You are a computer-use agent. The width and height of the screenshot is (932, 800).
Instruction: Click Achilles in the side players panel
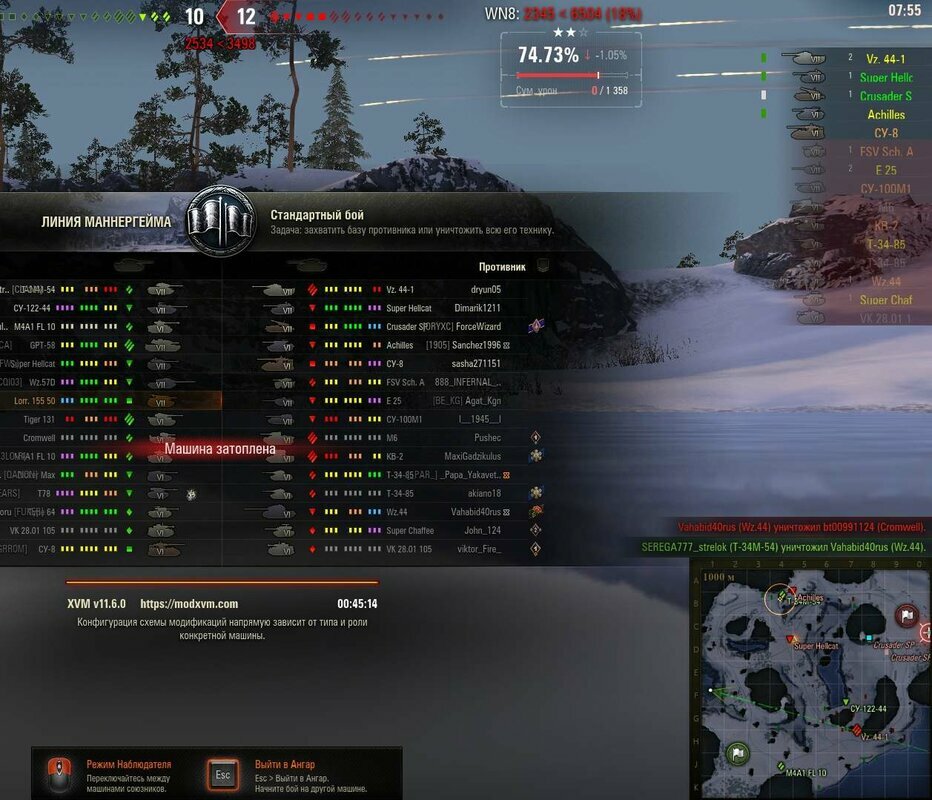885,115
